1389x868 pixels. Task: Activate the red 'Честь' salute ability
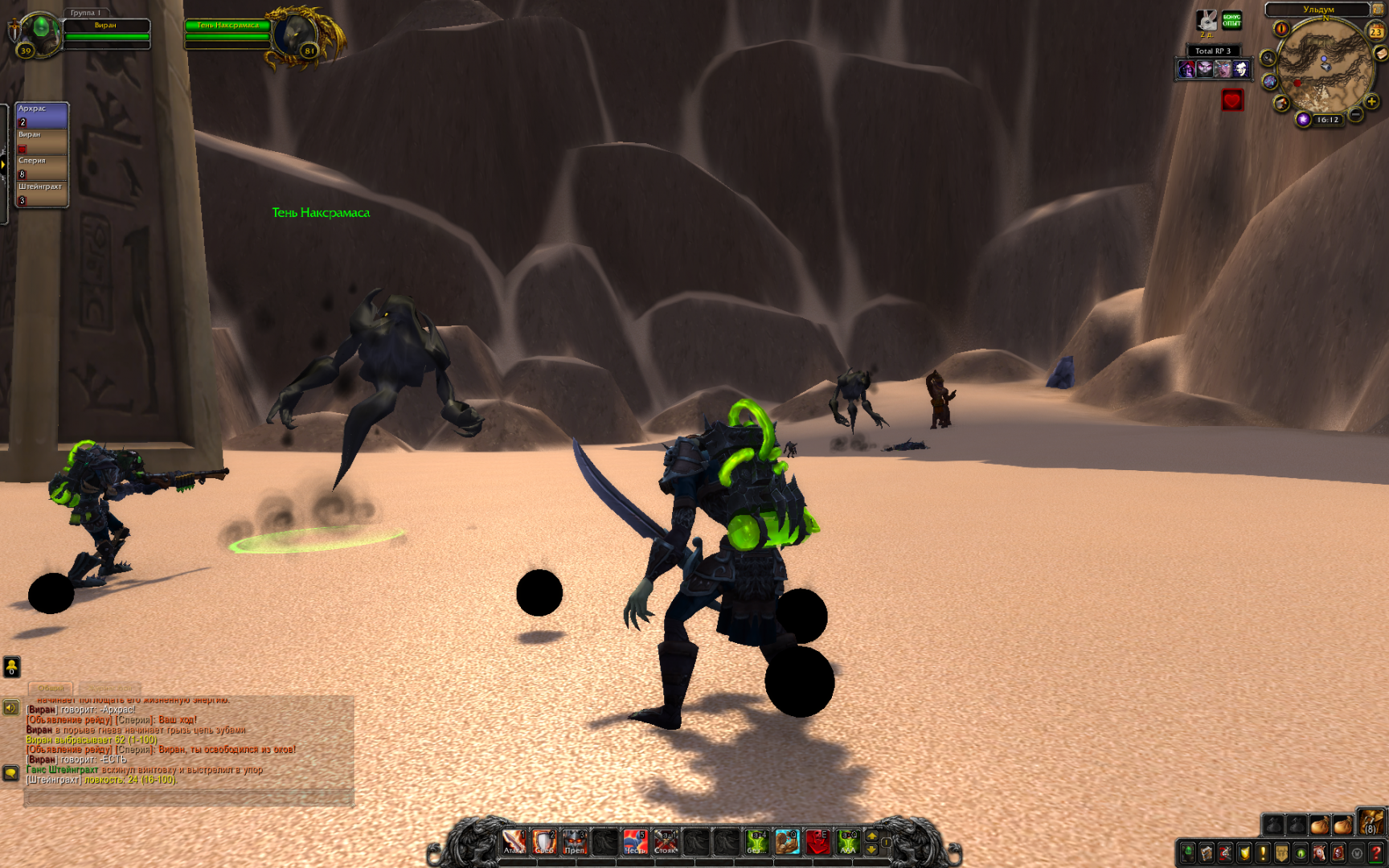tap(635, 842)
